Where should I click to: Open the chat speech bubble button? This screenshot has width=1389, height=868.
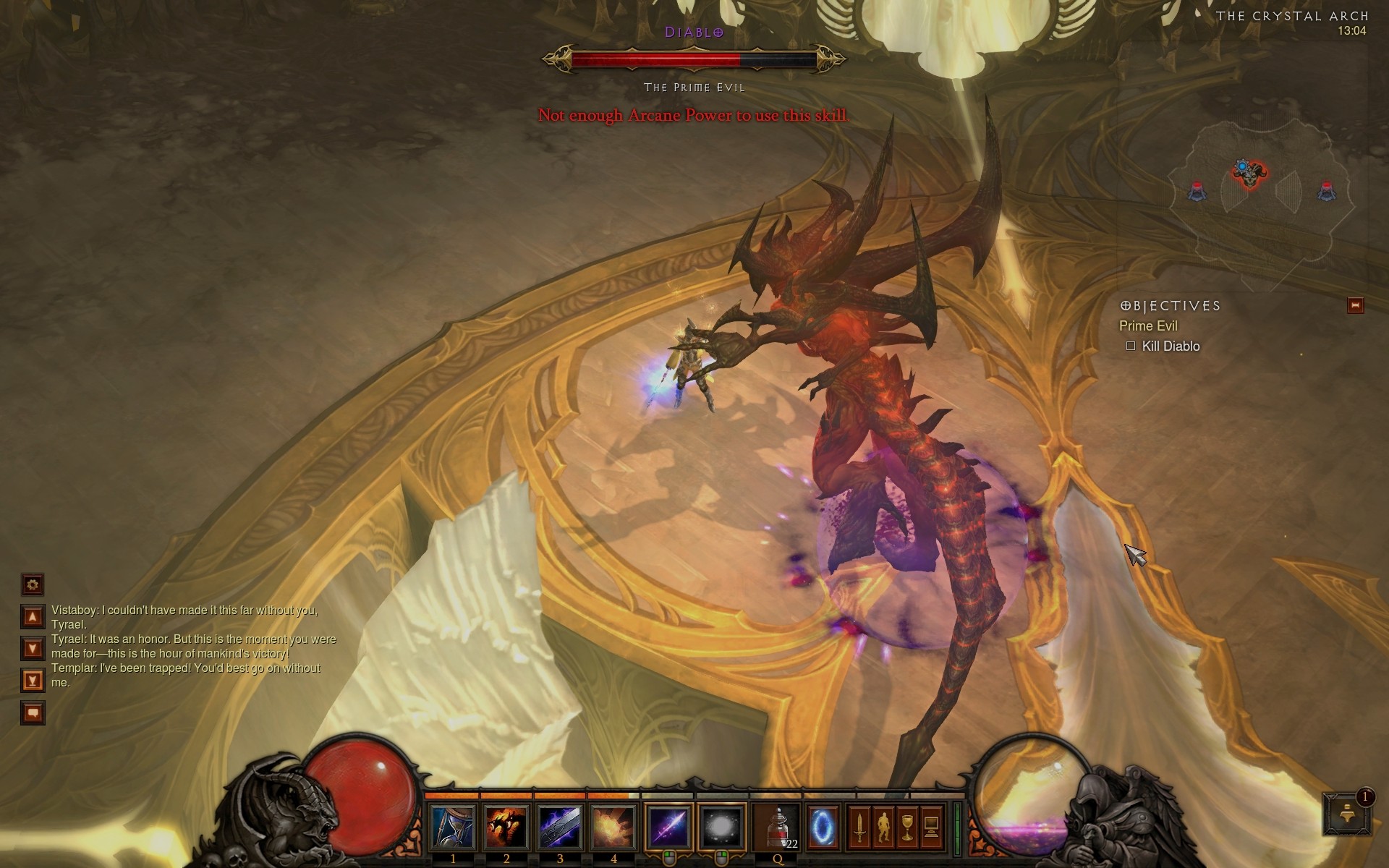tap(33, 713)
